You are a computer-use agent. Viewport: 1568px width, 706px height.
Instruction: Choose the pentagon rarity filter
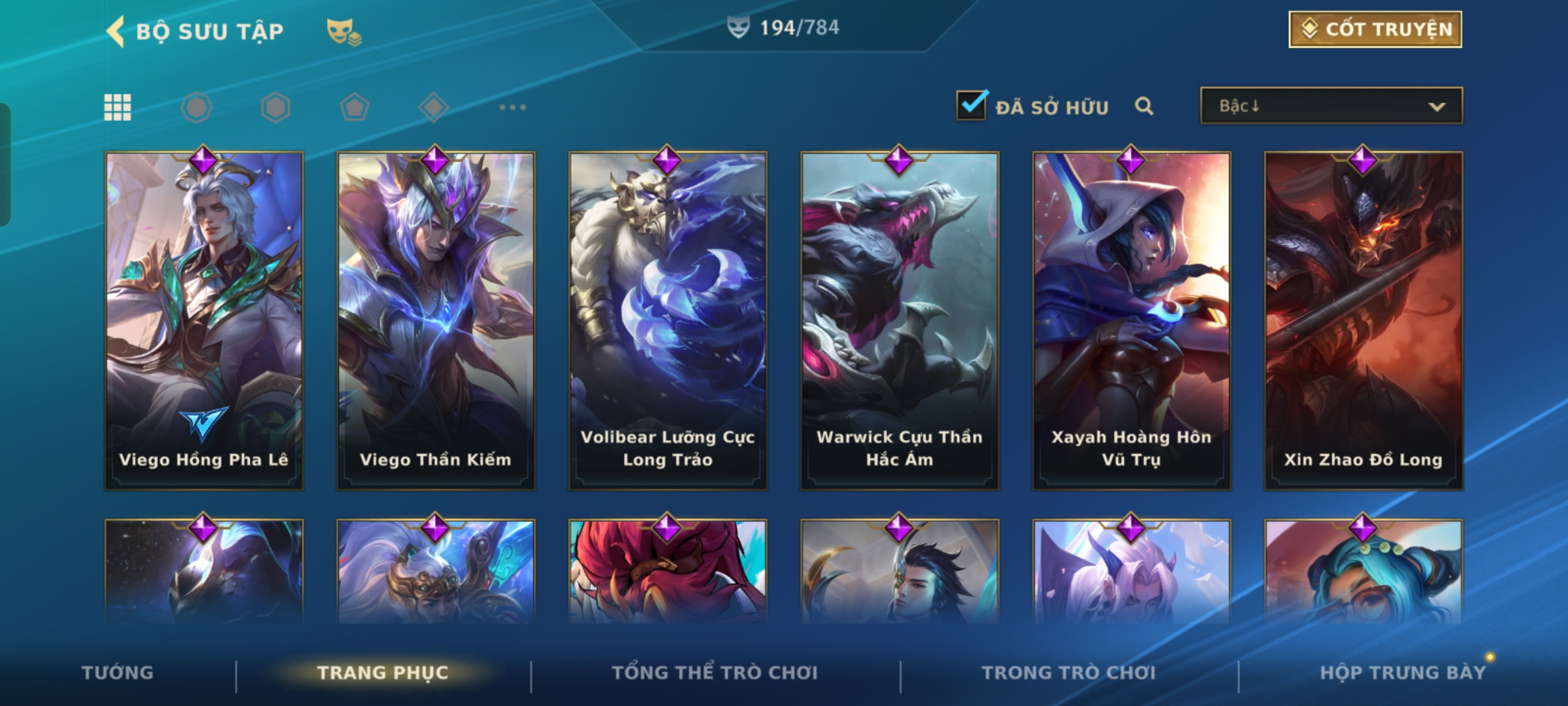tap(354, 107)
